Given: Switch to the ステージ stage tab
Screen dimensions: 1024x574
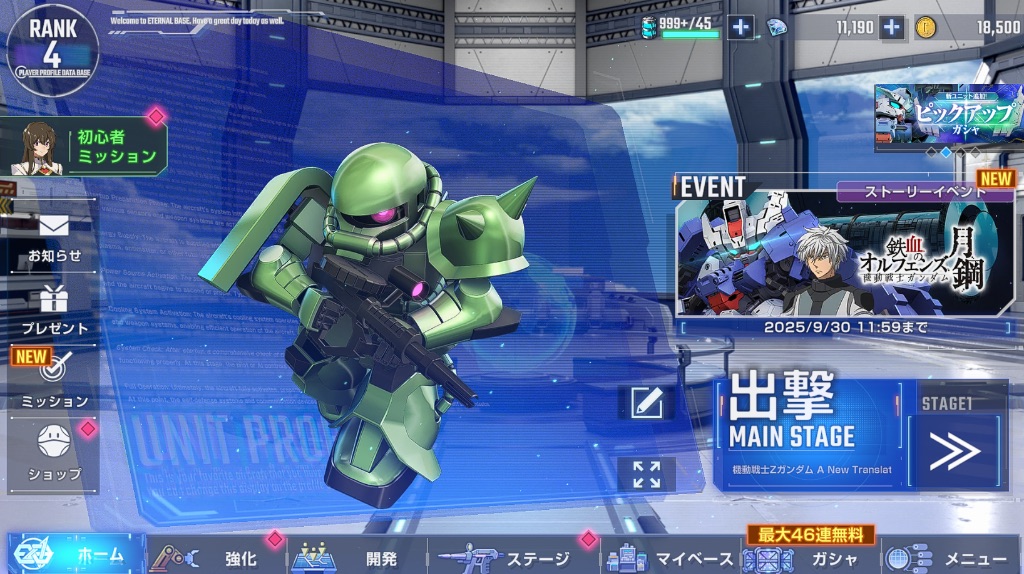Looking at the screenshot, I should (x=510, y=558).
